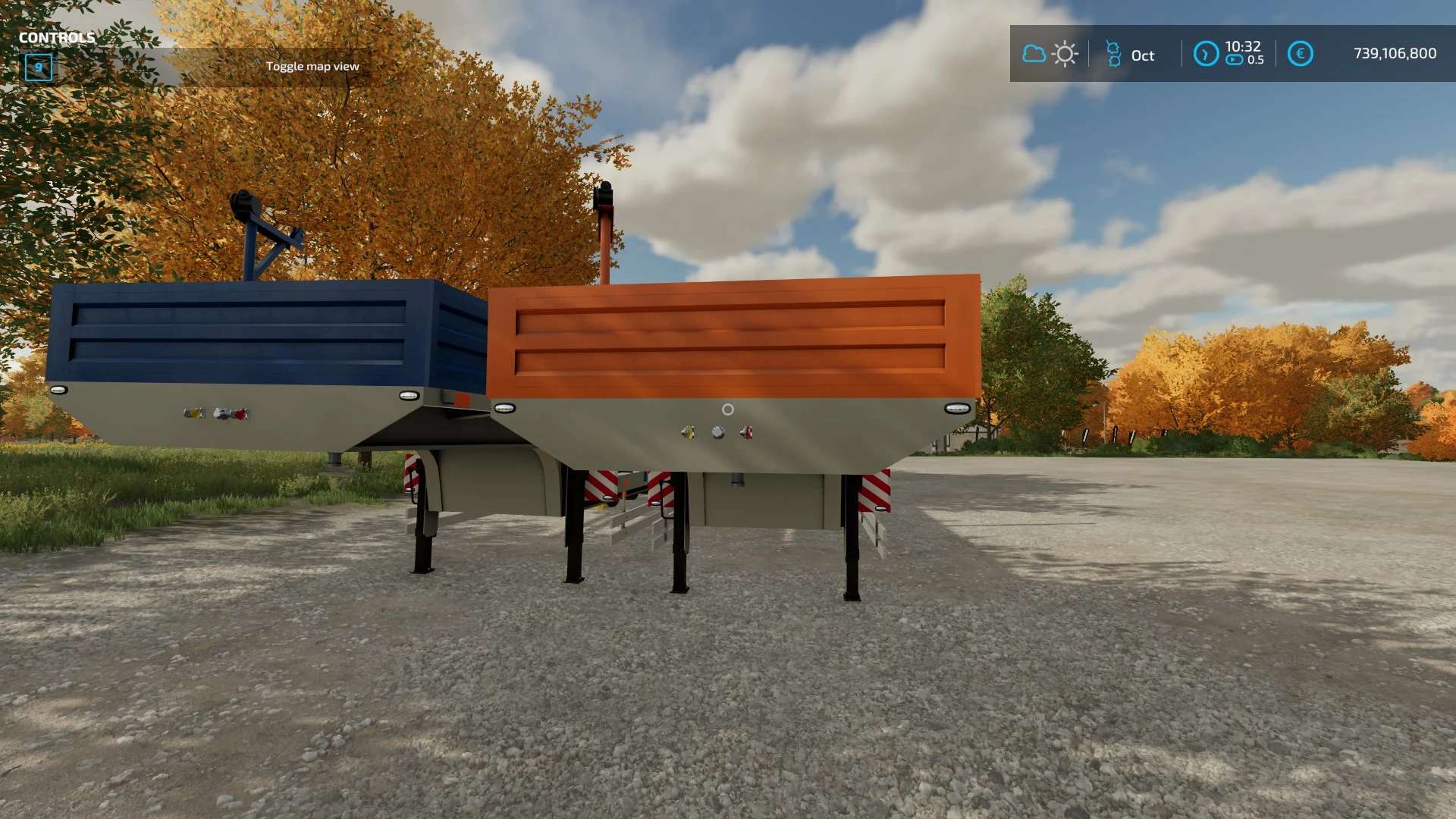Click the euro currency icon
The width and height of the screenshot is (1456, 819).
point(1301,52)
